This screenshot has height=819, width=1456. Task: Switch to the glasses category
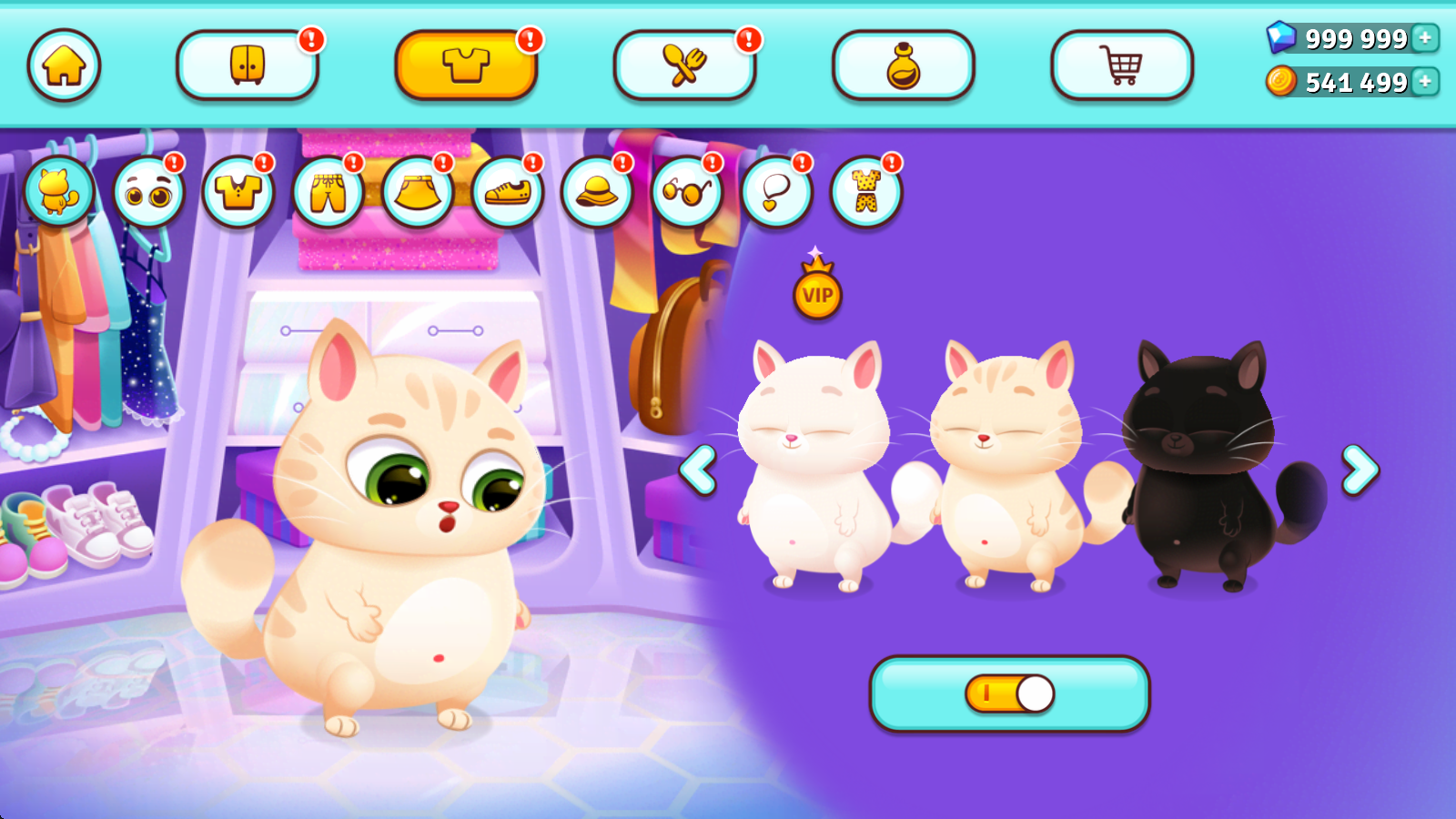coord(687,192)
